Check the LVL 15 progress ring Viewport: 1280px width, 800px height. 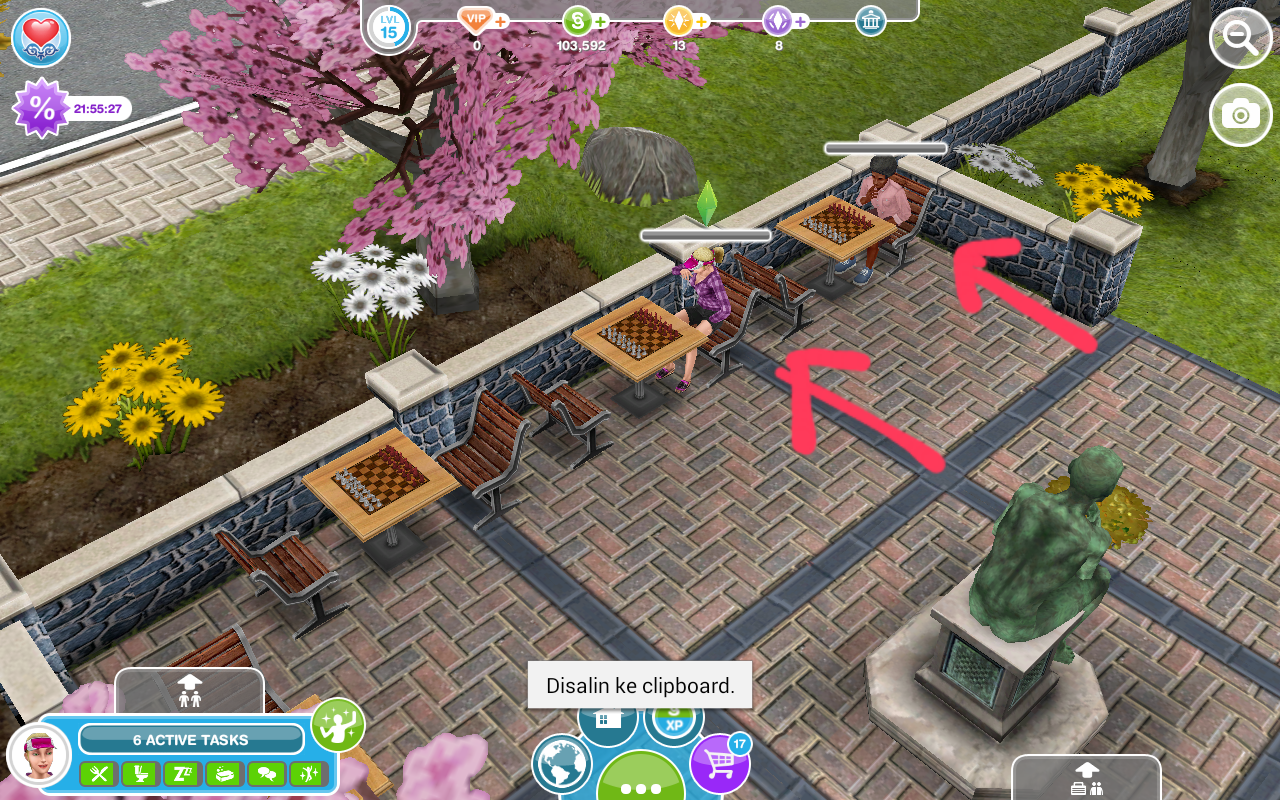389,27
